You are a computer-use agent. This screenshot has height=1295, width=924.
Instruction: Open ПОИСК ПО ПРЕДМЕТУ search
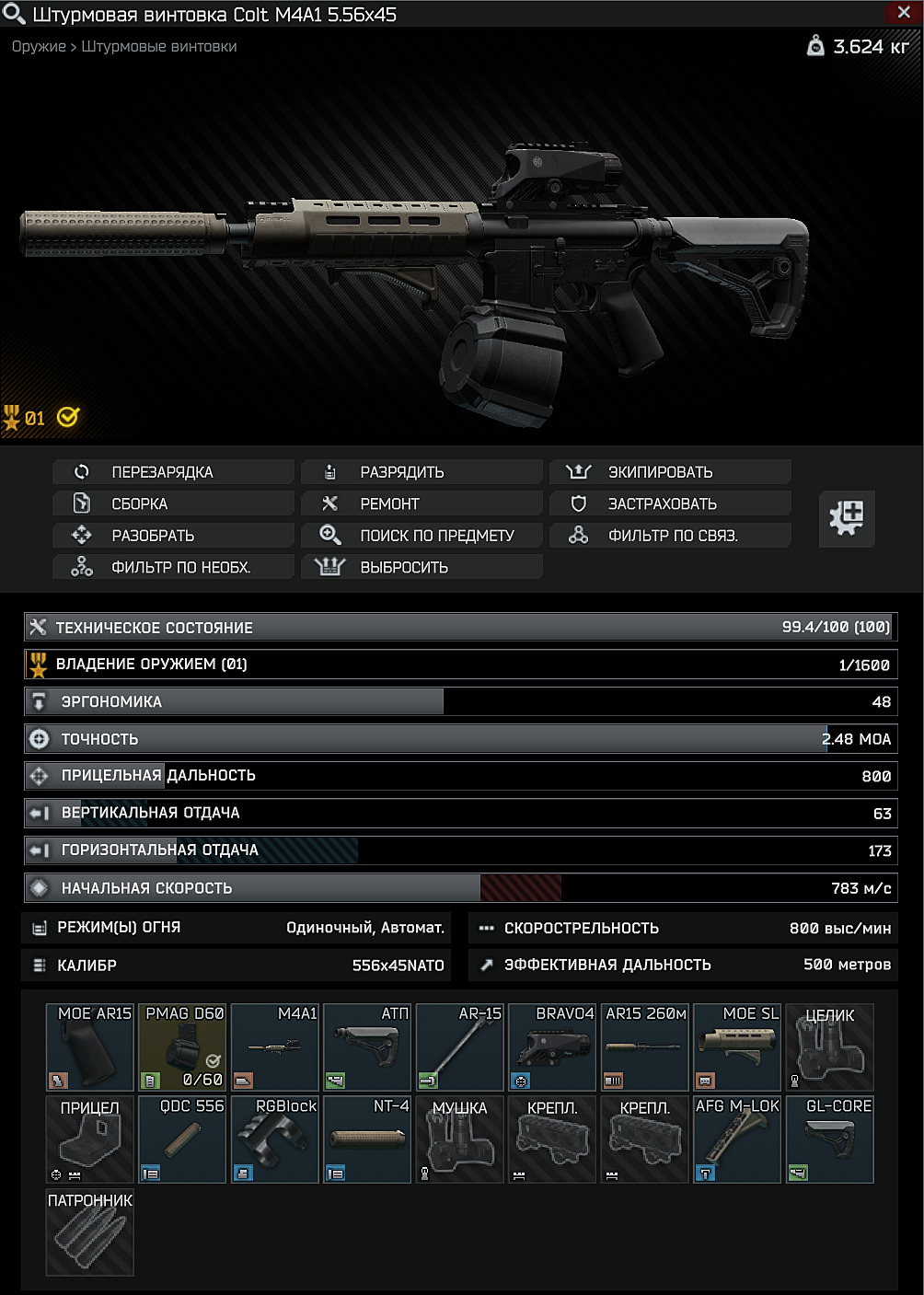[x=422, y=535]
